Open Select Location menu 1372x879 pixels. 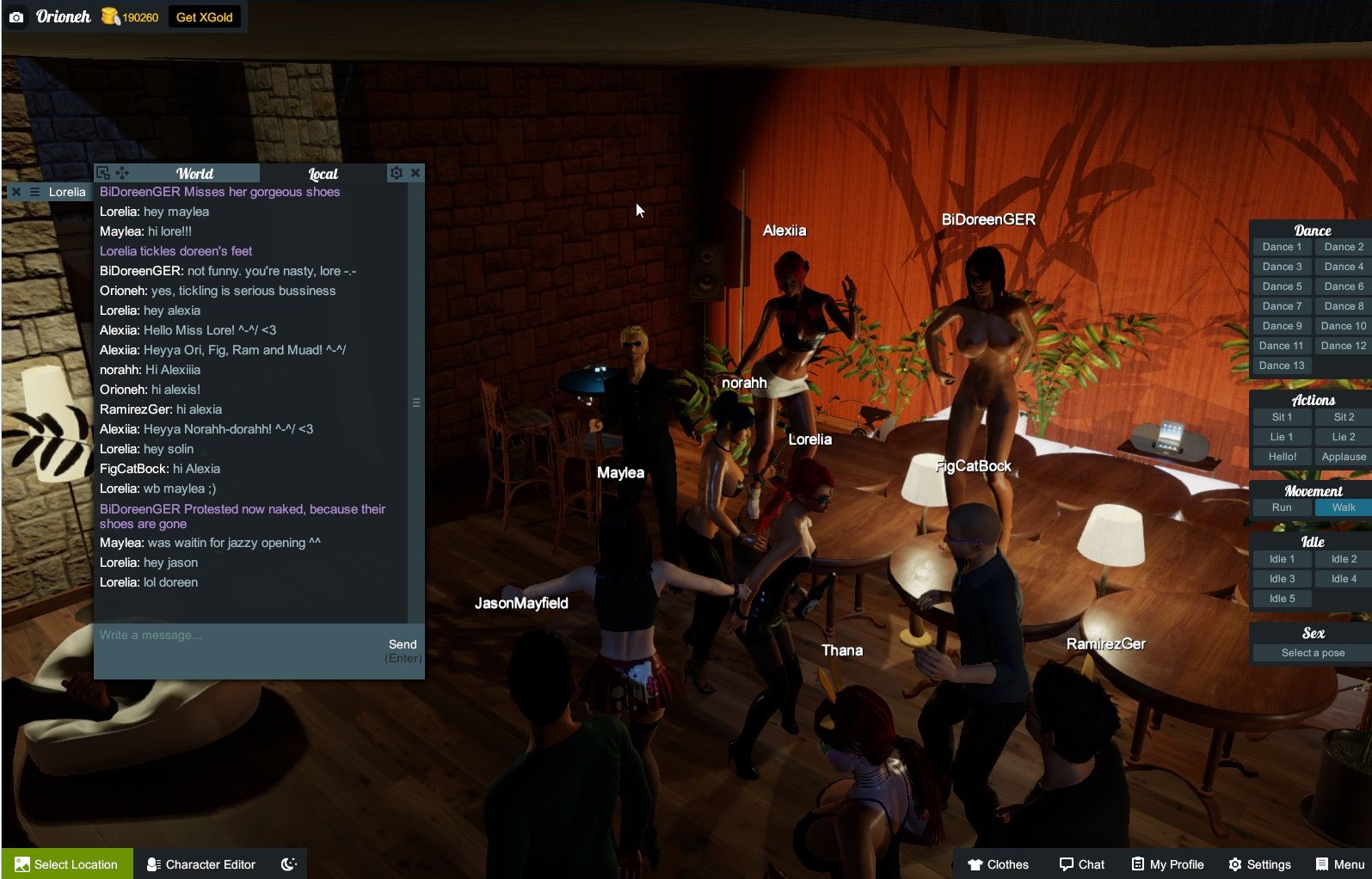coord(67,864)
